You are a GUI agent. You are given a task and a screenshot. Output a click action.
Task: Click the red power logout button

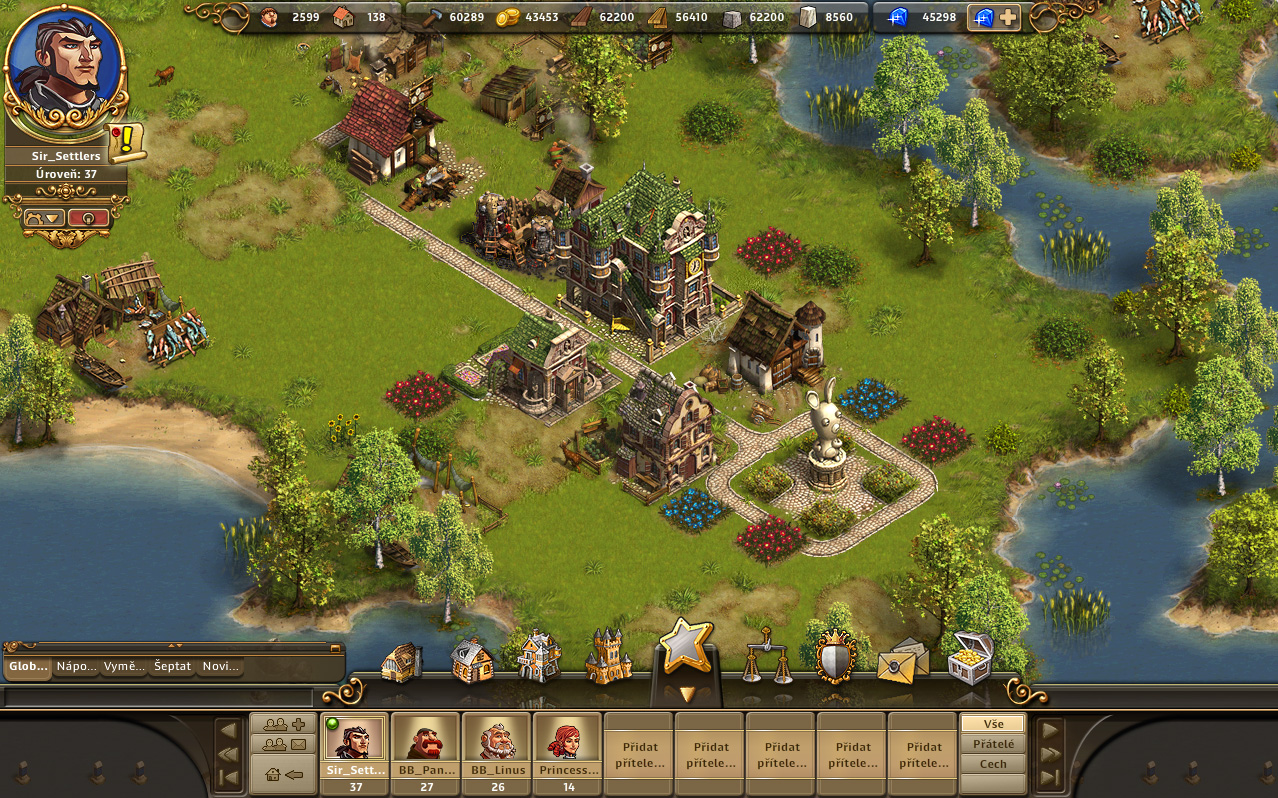click(88, 217)
